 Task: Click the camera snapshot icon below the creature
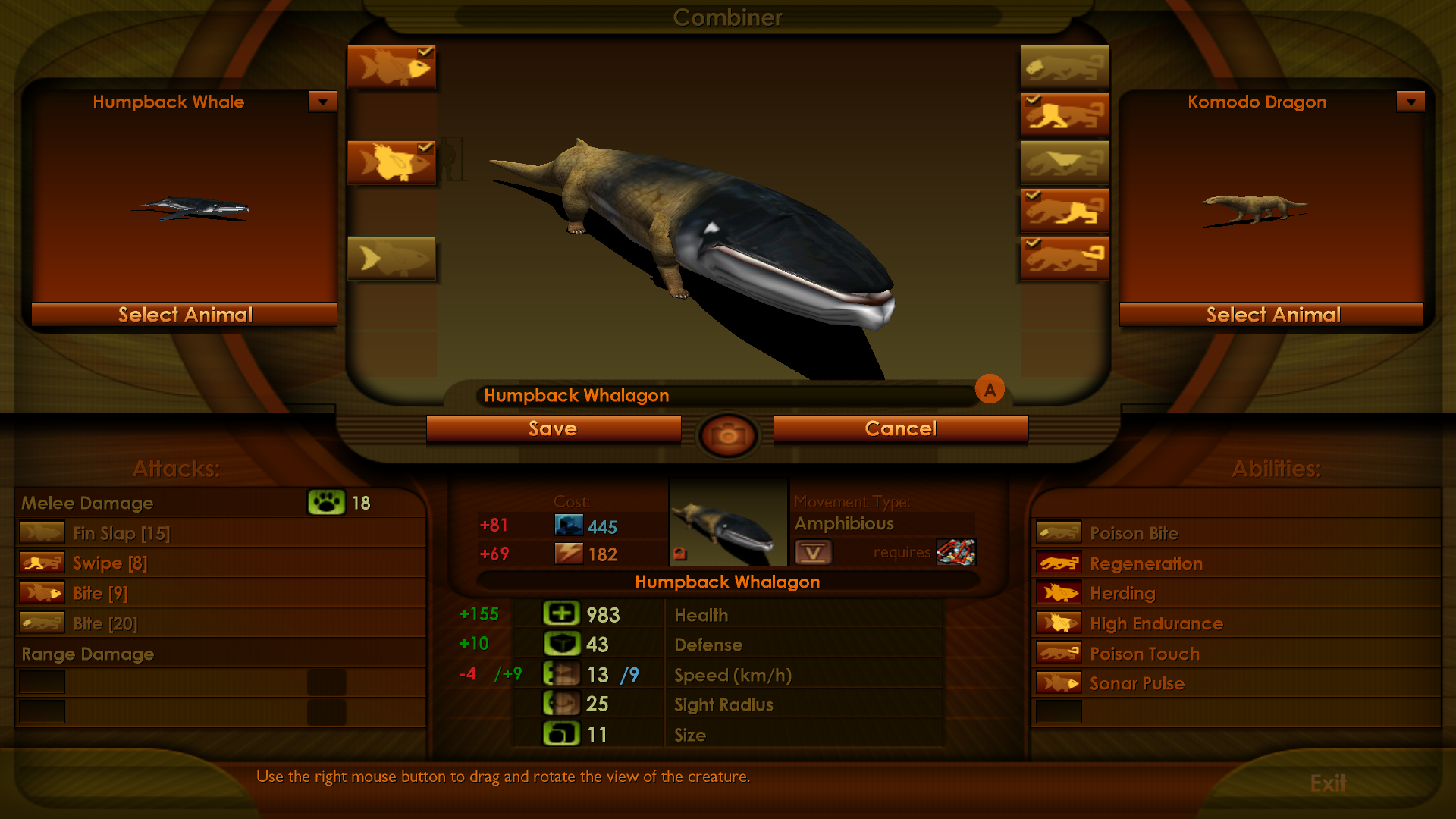click(x=727, y=435)
